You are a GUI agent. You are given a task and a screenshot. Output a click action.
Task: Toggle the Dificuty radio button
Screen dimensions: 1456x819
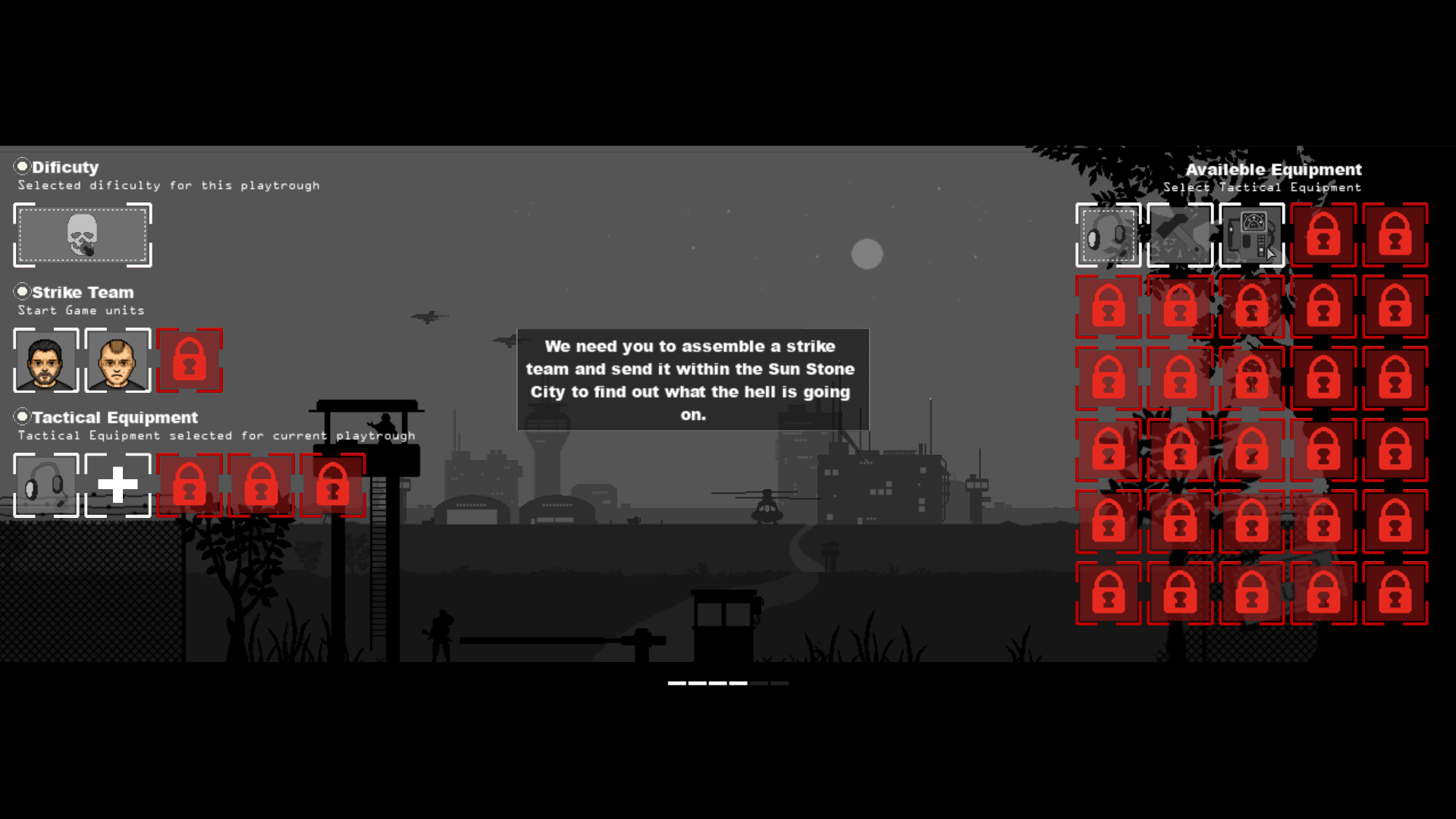point(23,166)
